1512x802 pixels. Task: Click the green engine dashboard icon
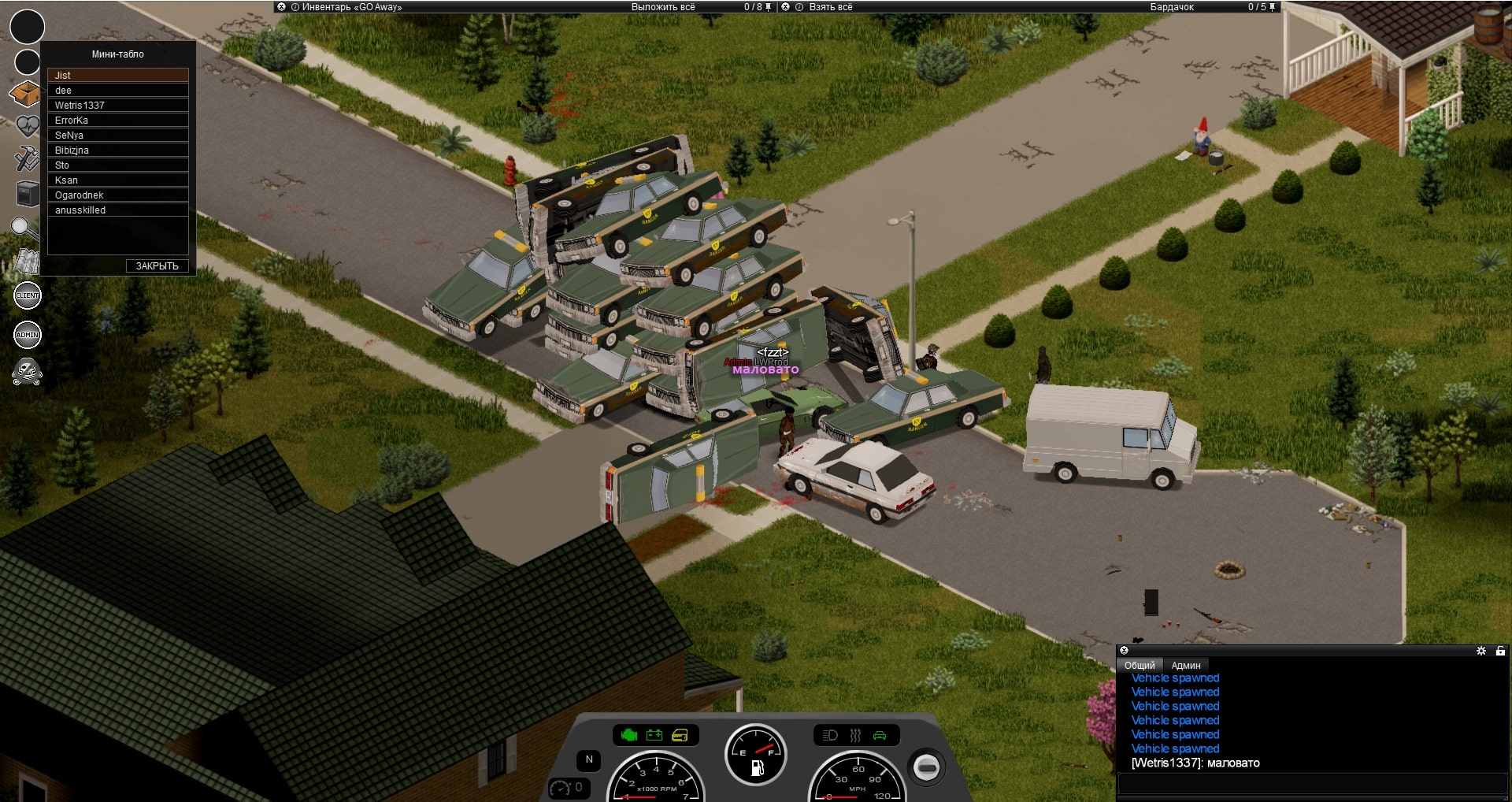[628, 736]
